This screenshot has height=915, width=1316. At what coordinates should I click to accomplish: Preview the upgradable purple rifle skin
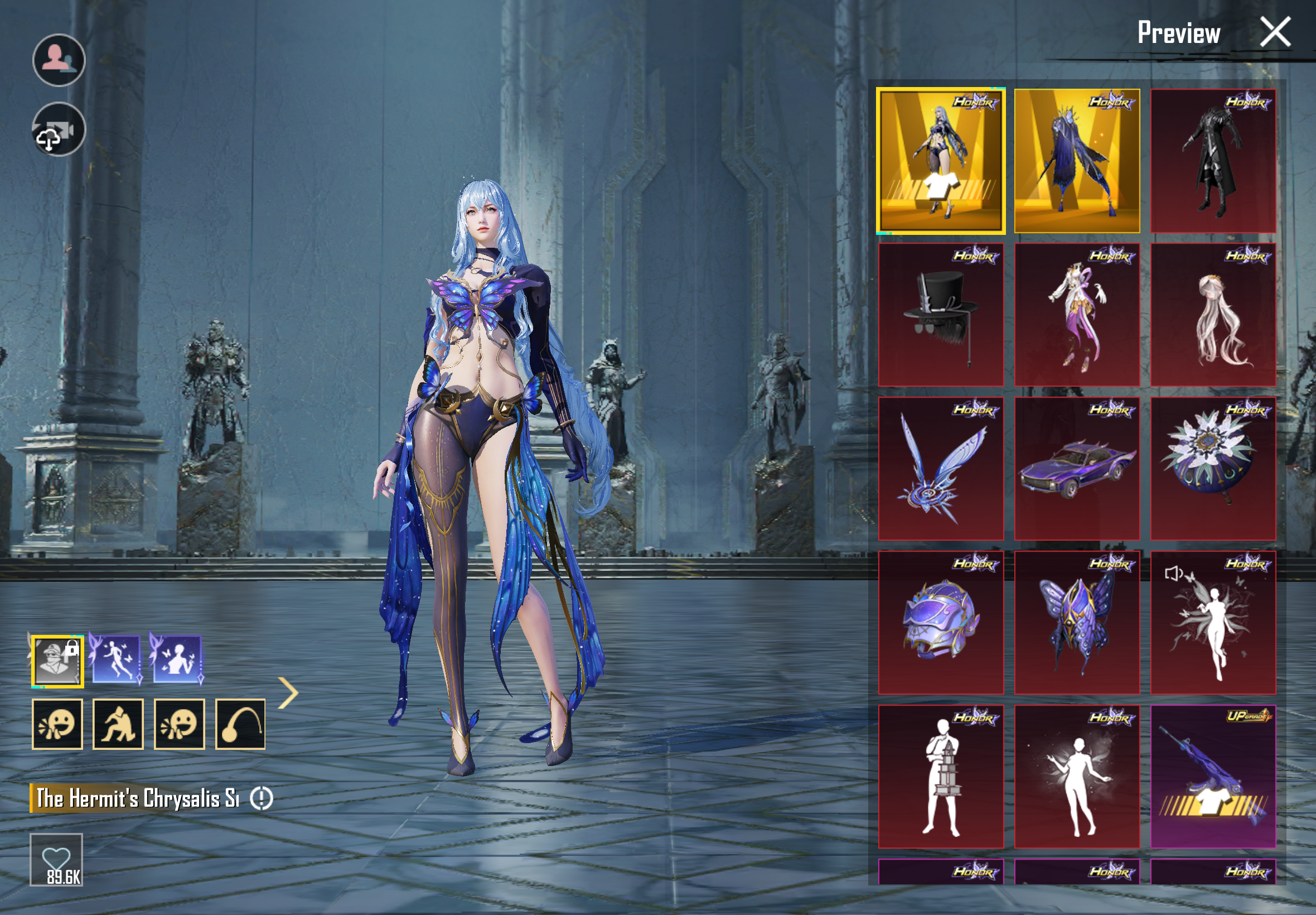(x=1213, y=776)
